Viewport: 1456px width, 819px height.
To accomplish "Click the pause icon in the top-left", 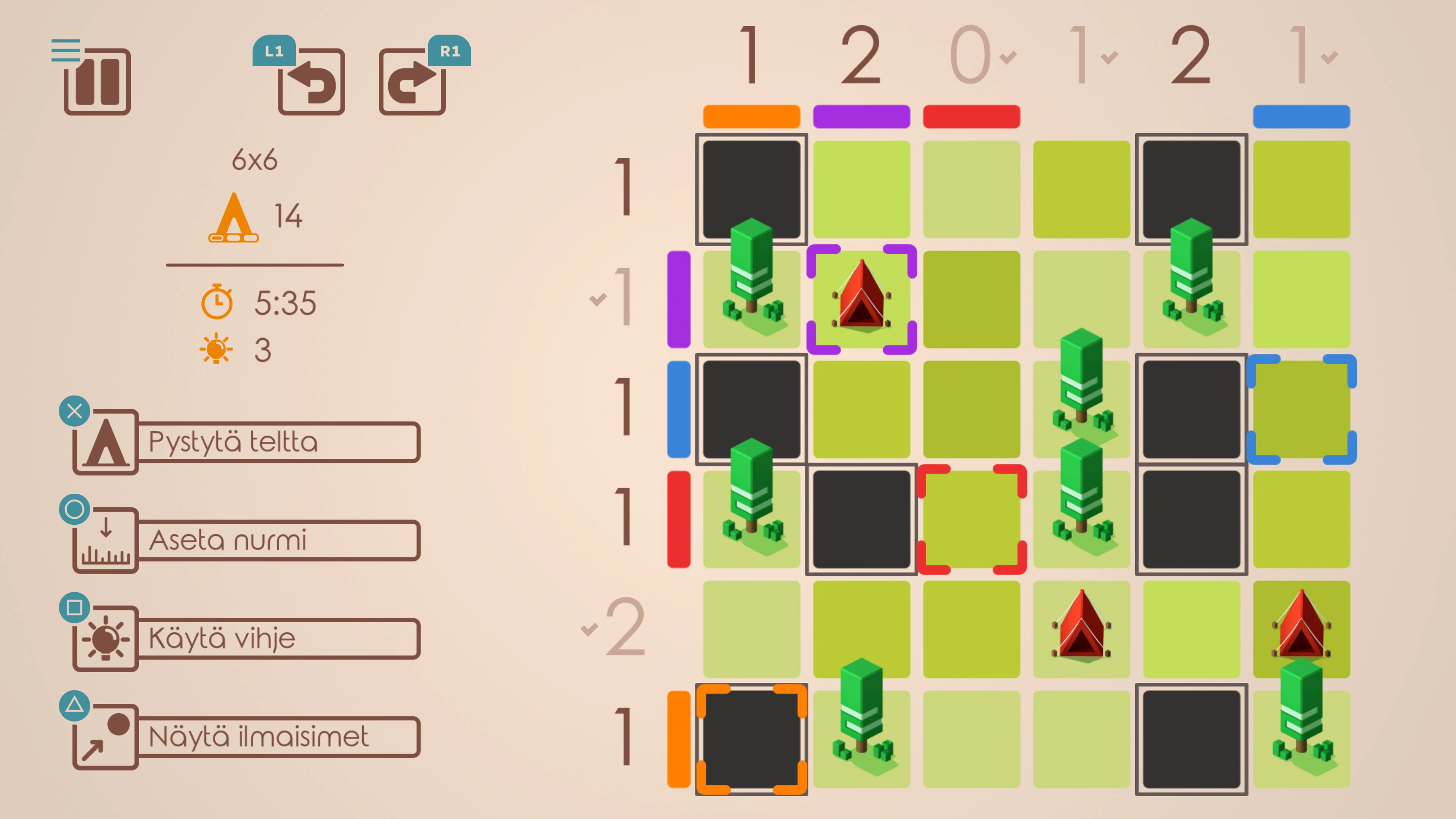I will tap(97, 83).
